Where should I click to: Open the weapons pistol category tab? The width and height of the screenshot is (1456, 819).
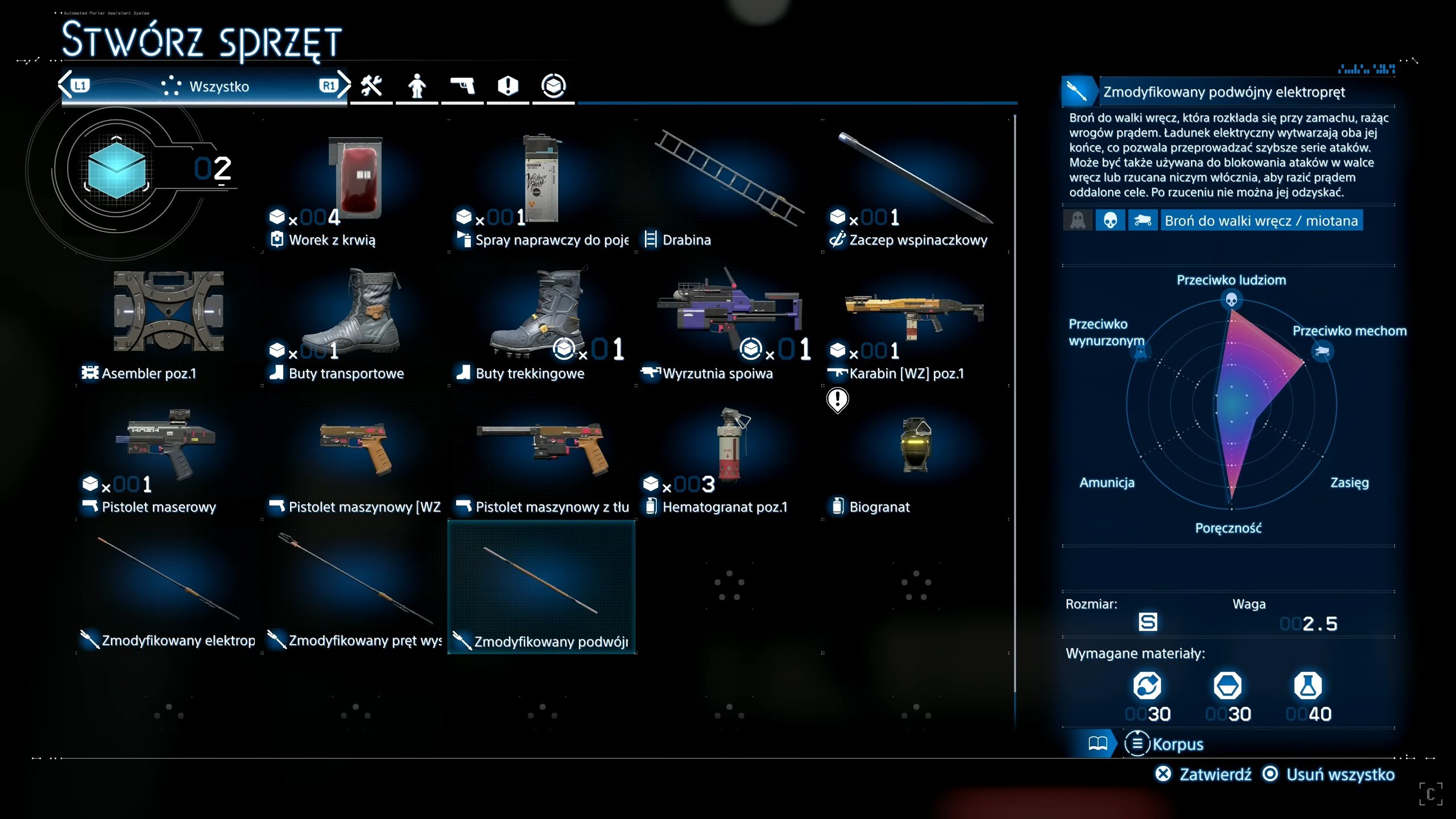click(x=462, y=86)
